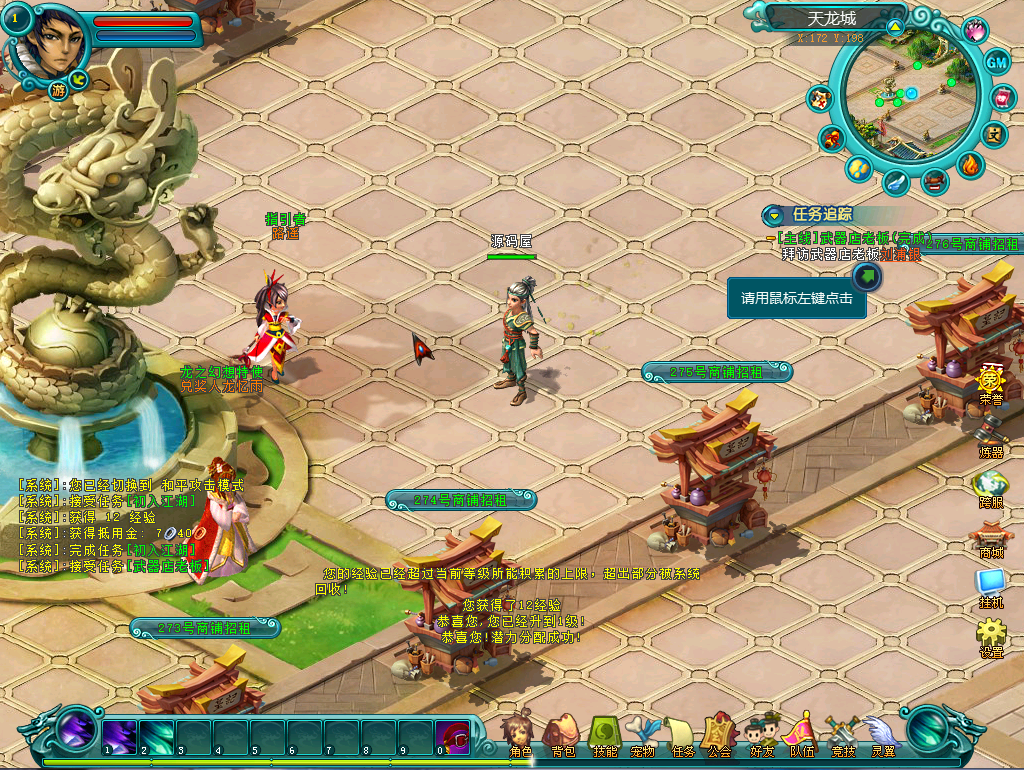
Task: Open the 任务 quest log
Action: click(682, 735)
